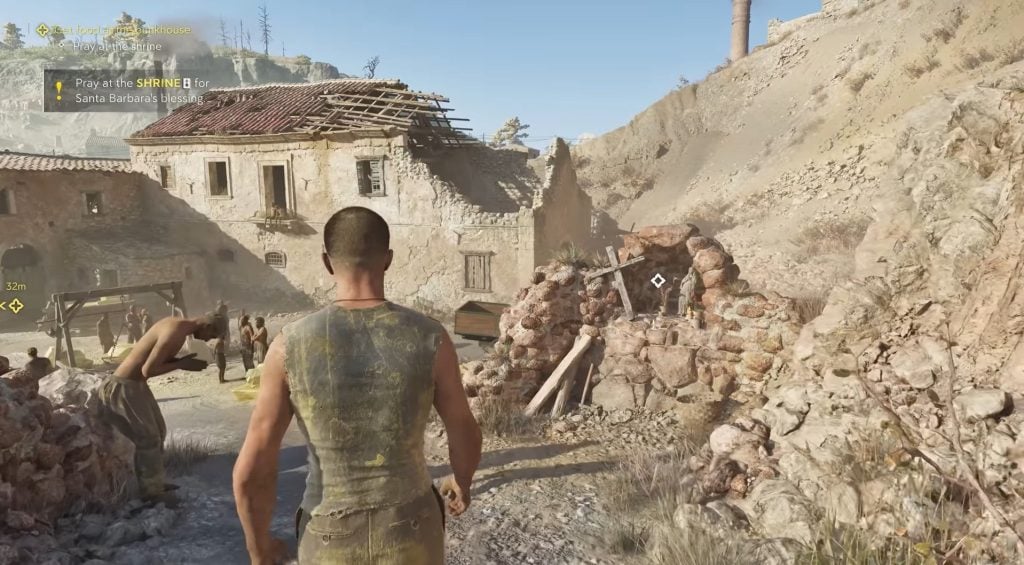Screen dimensions: 1024x565
Task: Click the 'Pray at the shrine' objective entry
Action: pos(111,46)
